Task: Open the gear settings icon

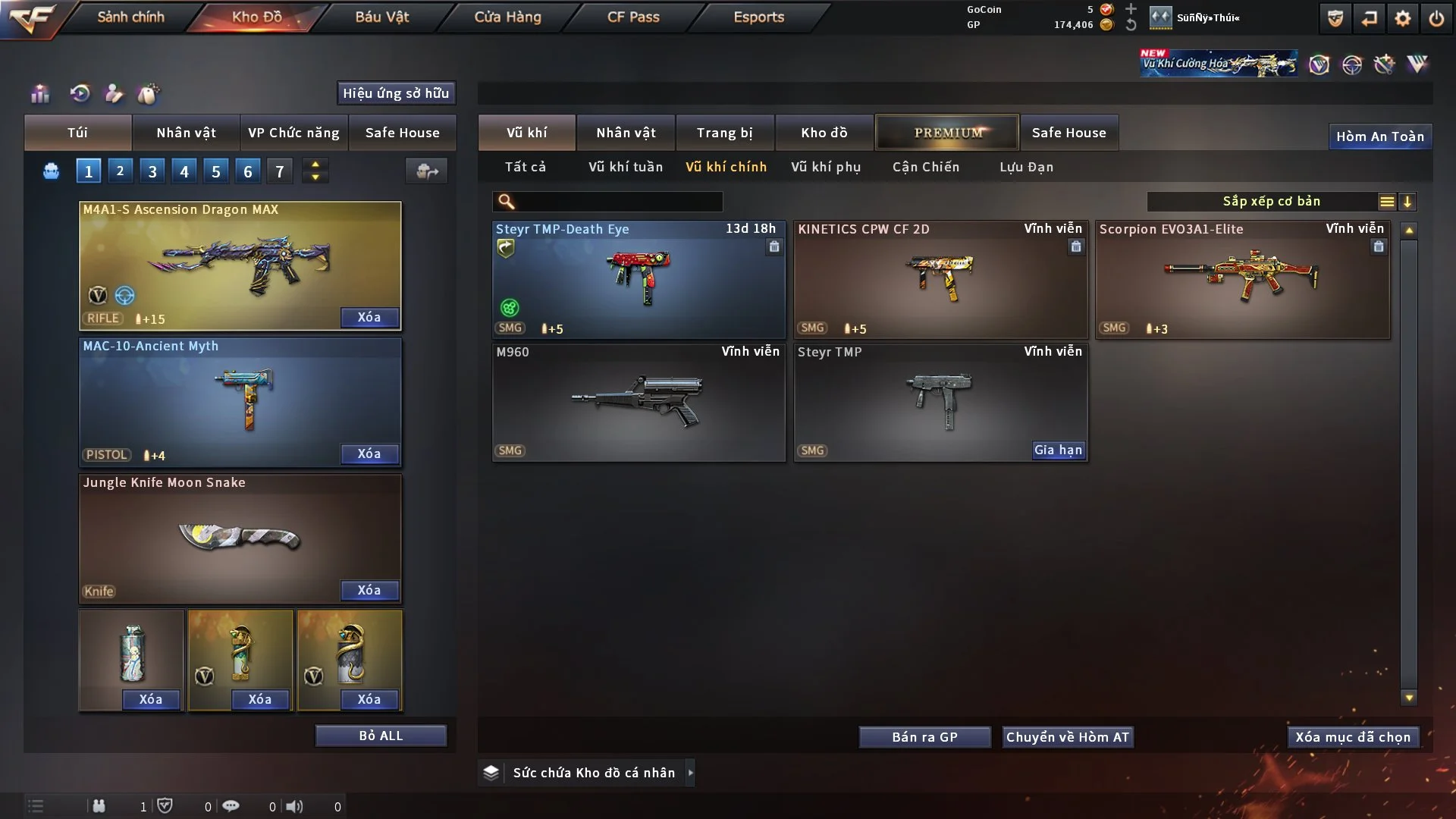Action: tap(1403, 18)
